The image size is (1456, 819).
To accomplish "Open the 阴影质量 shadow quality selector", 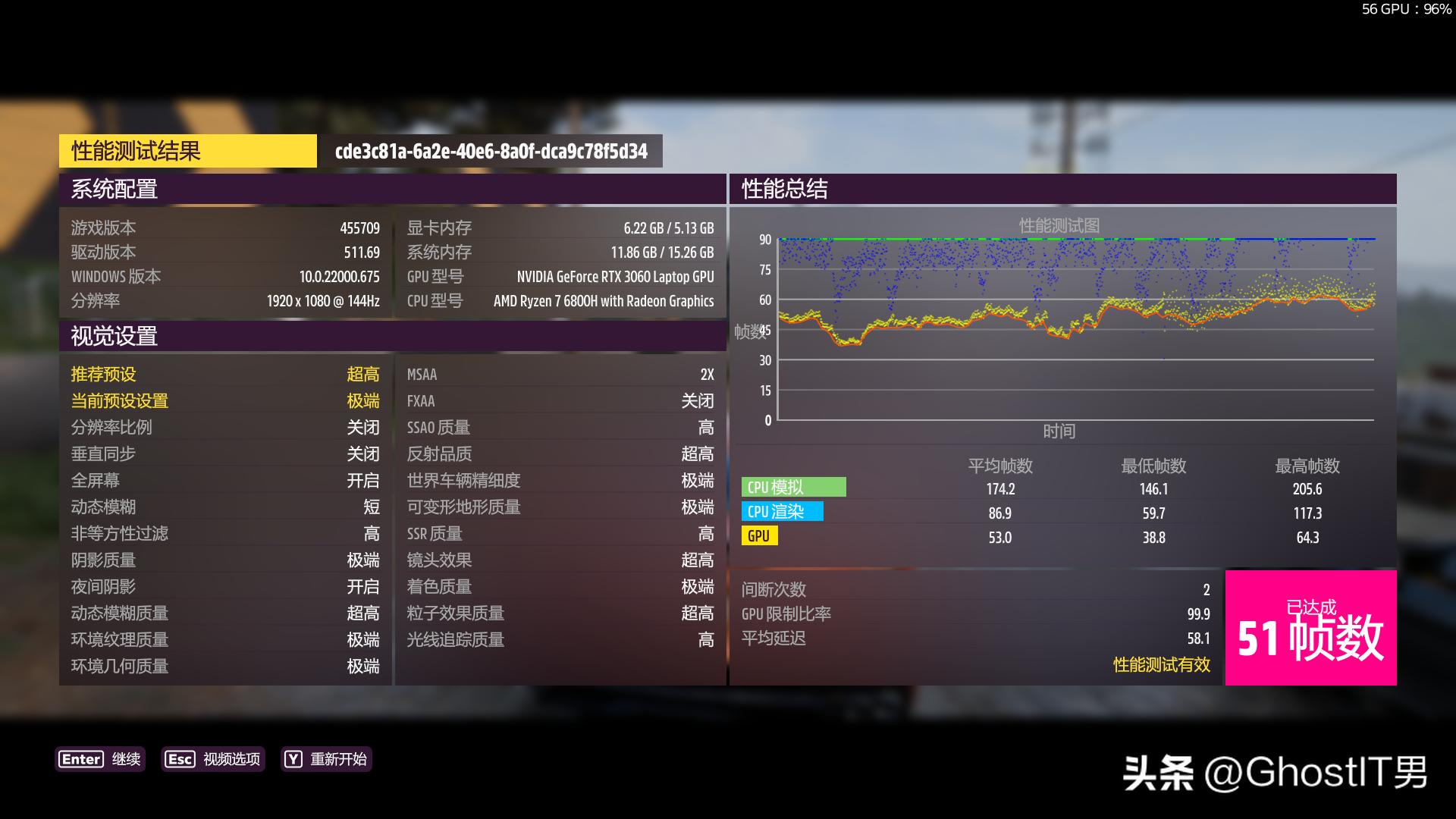I will click(x=224, y=560).
